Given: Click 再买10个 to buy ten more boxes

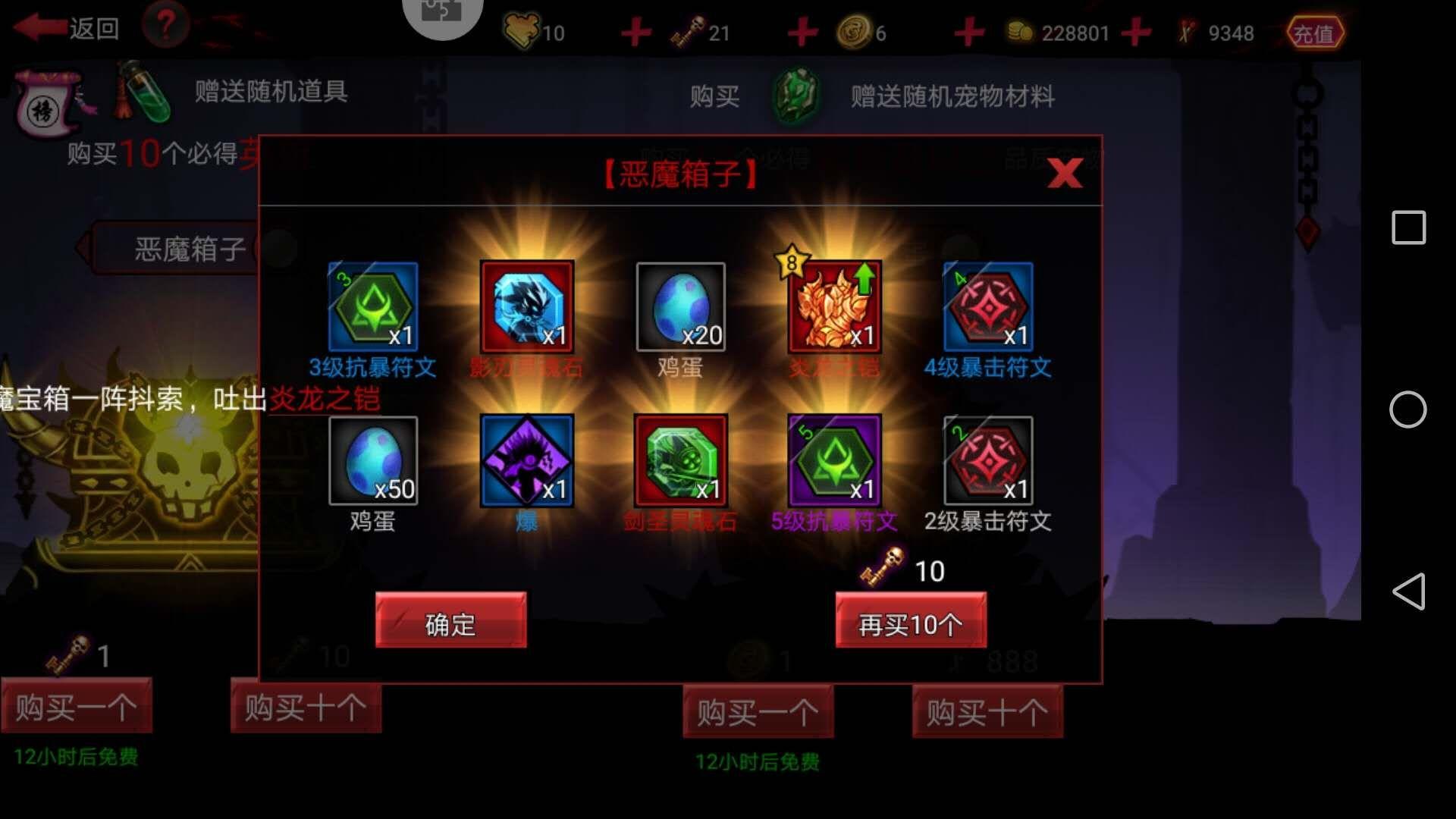Looking at the screenshot, I should pyautogui.click(x=910, y=622).
